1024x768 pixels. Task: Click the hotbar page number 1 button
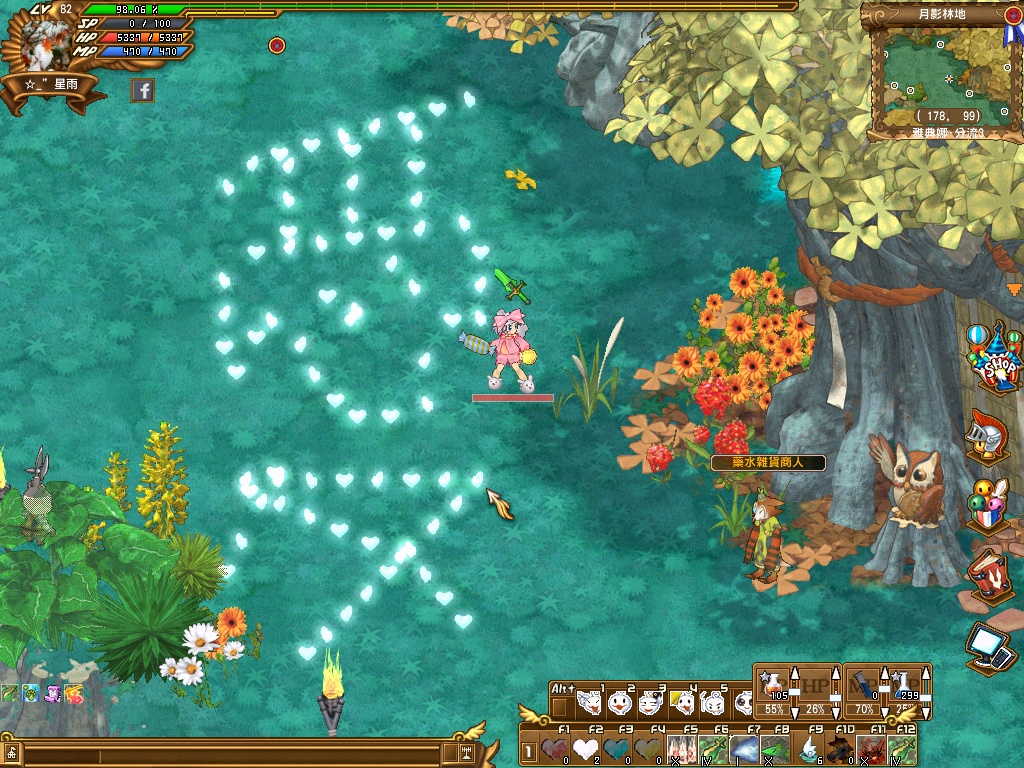[528, 749]
